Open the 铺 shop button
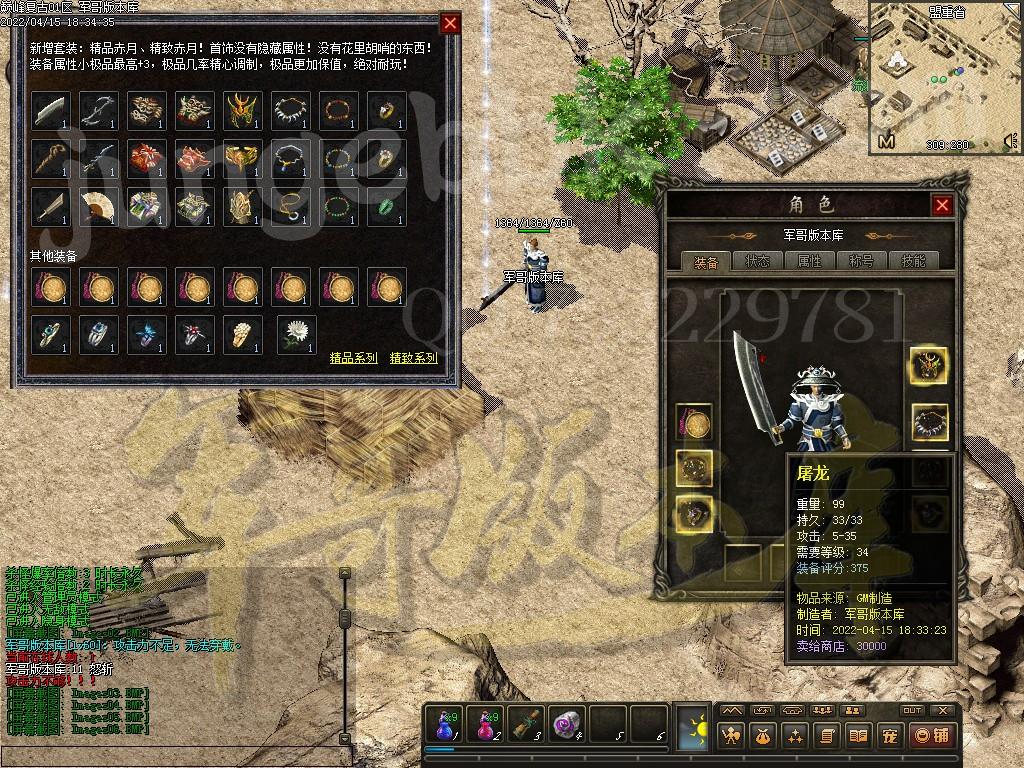The height and width of the screenshot is (768, 1024). coord(931,737)
